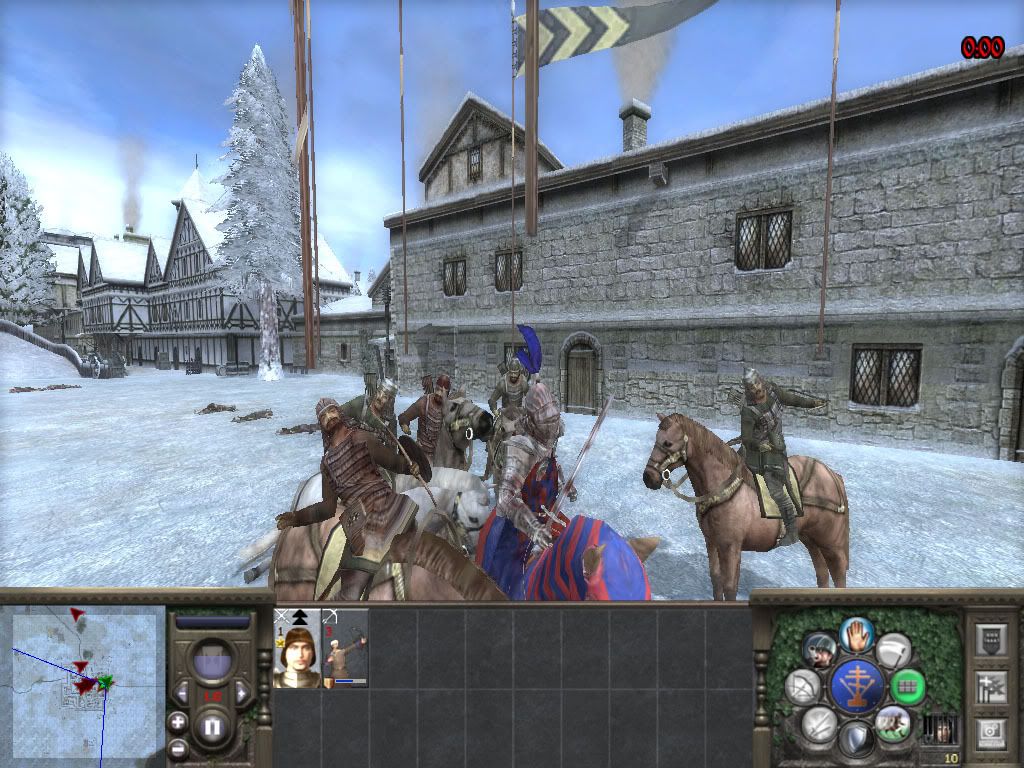Viewport: 1024px width, 768px height.
Task: Click the green formation grid button
Action: pos(908,687)
